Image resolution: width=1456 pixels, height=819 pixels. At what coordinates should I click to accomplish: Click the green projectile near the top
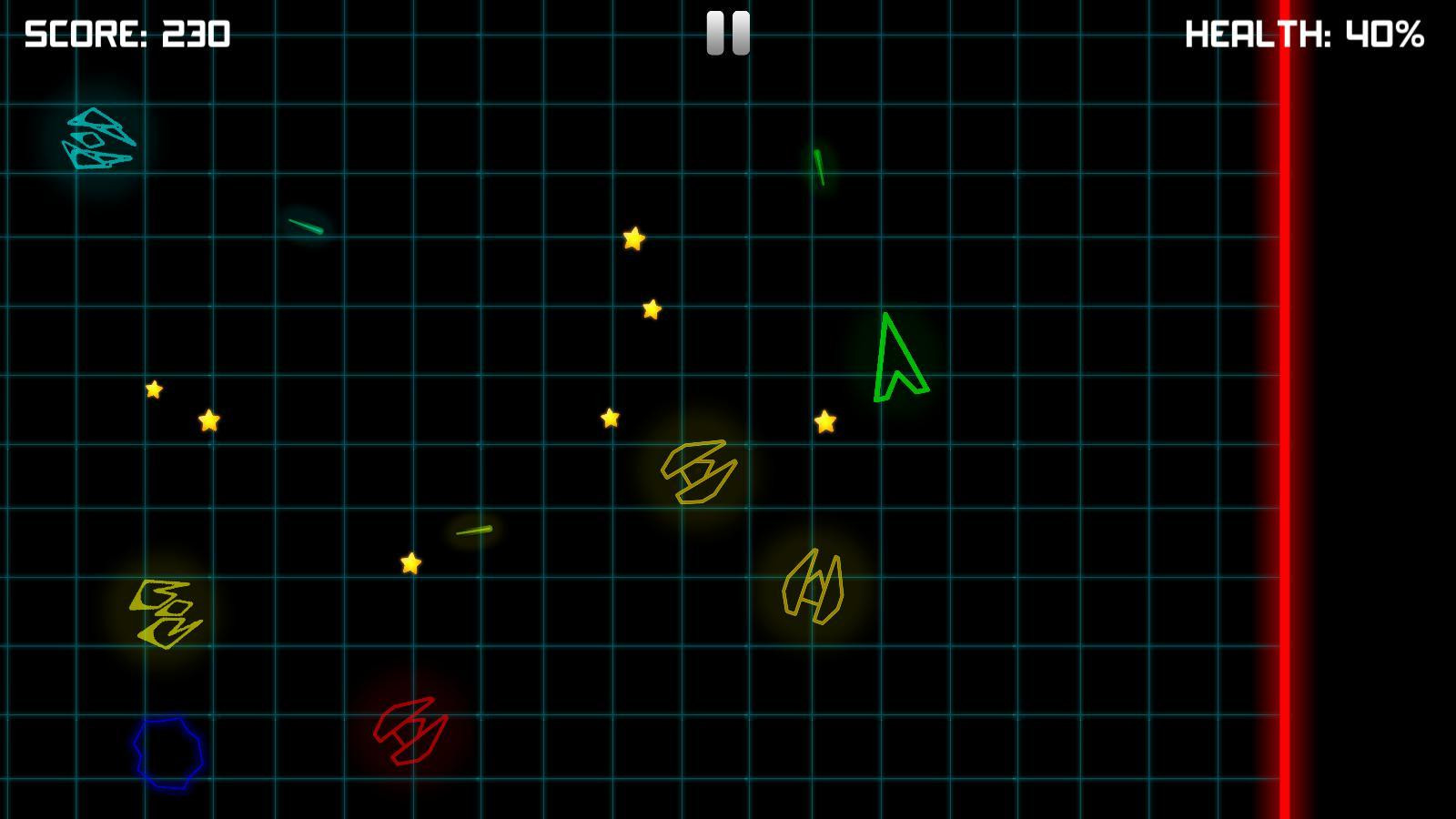[819, 168]
